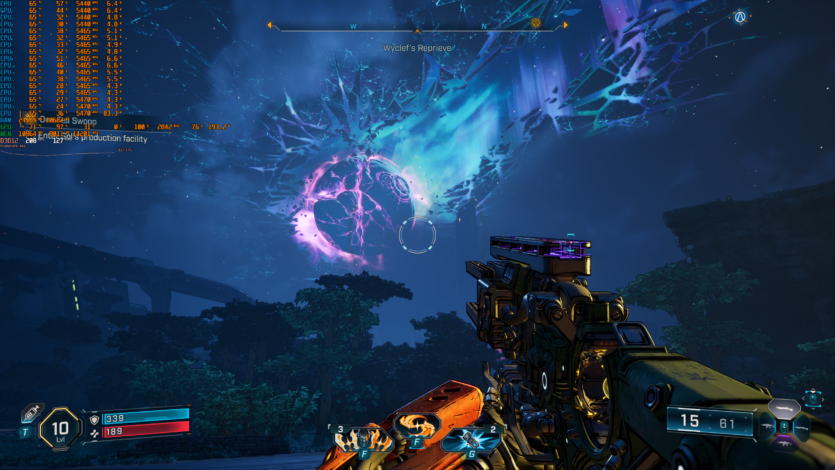Trigger the flaming skill with 3 charges
This screenshot has width=835, height=470.
pos(357,438)
